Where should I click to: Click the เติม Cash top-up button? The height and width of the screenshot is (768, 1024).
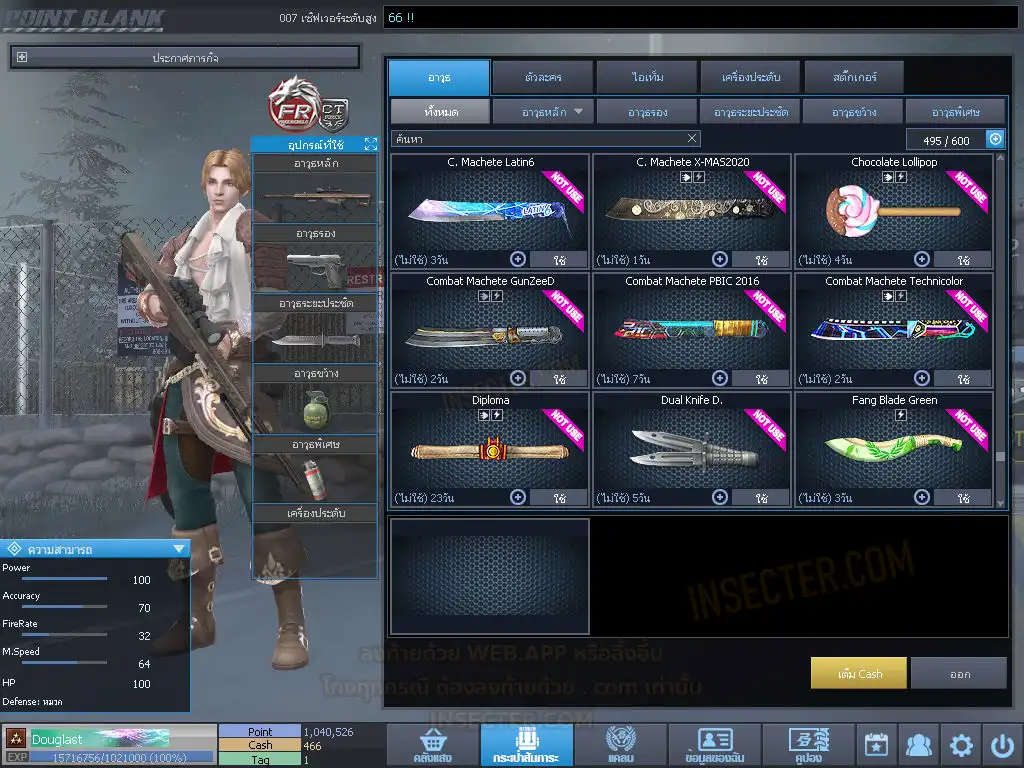(x=859, y=673)
